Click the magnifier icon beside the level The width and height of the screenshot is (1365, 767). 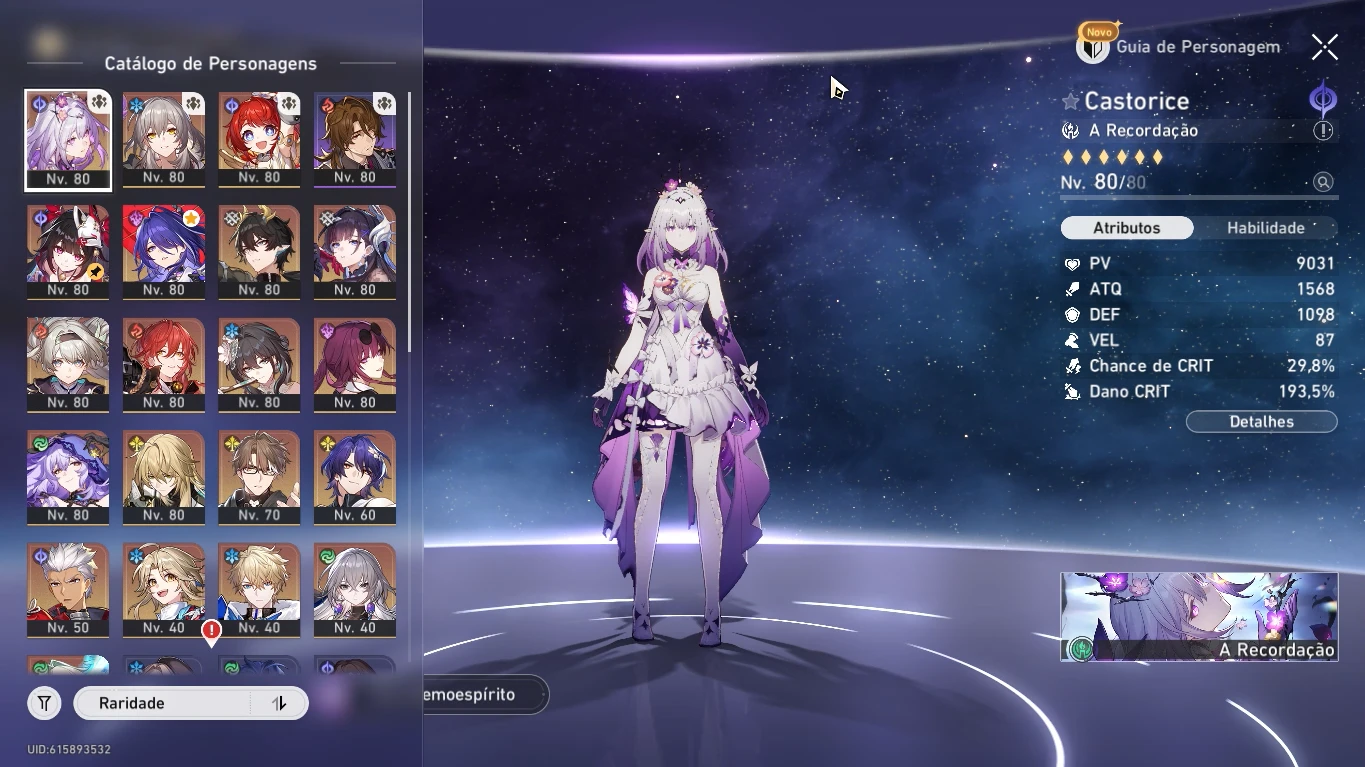tap(1323, 182)
